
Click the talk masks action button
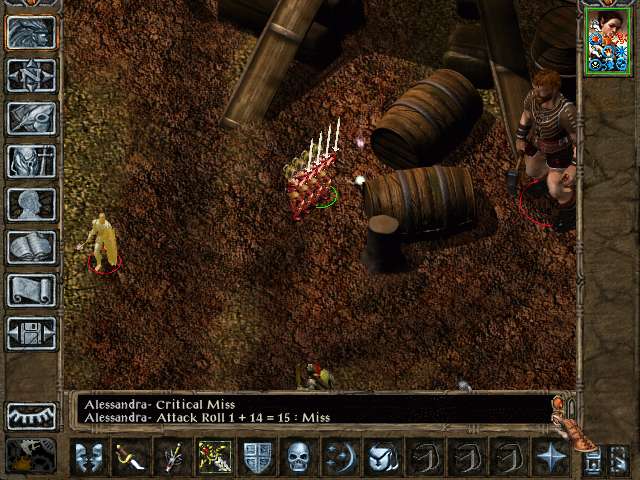[x=88, y=458]
